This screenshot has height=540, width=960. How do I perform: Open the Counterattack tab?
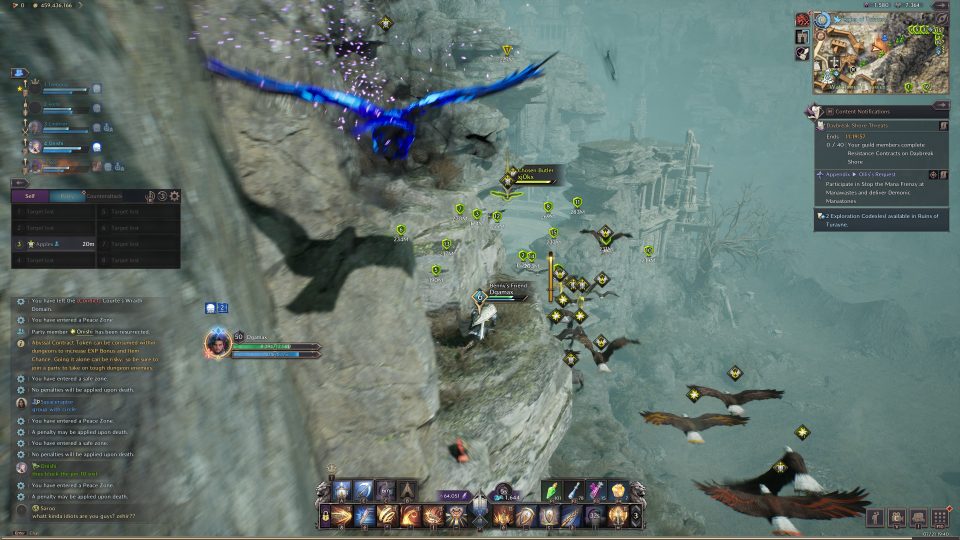coord(104,197)
